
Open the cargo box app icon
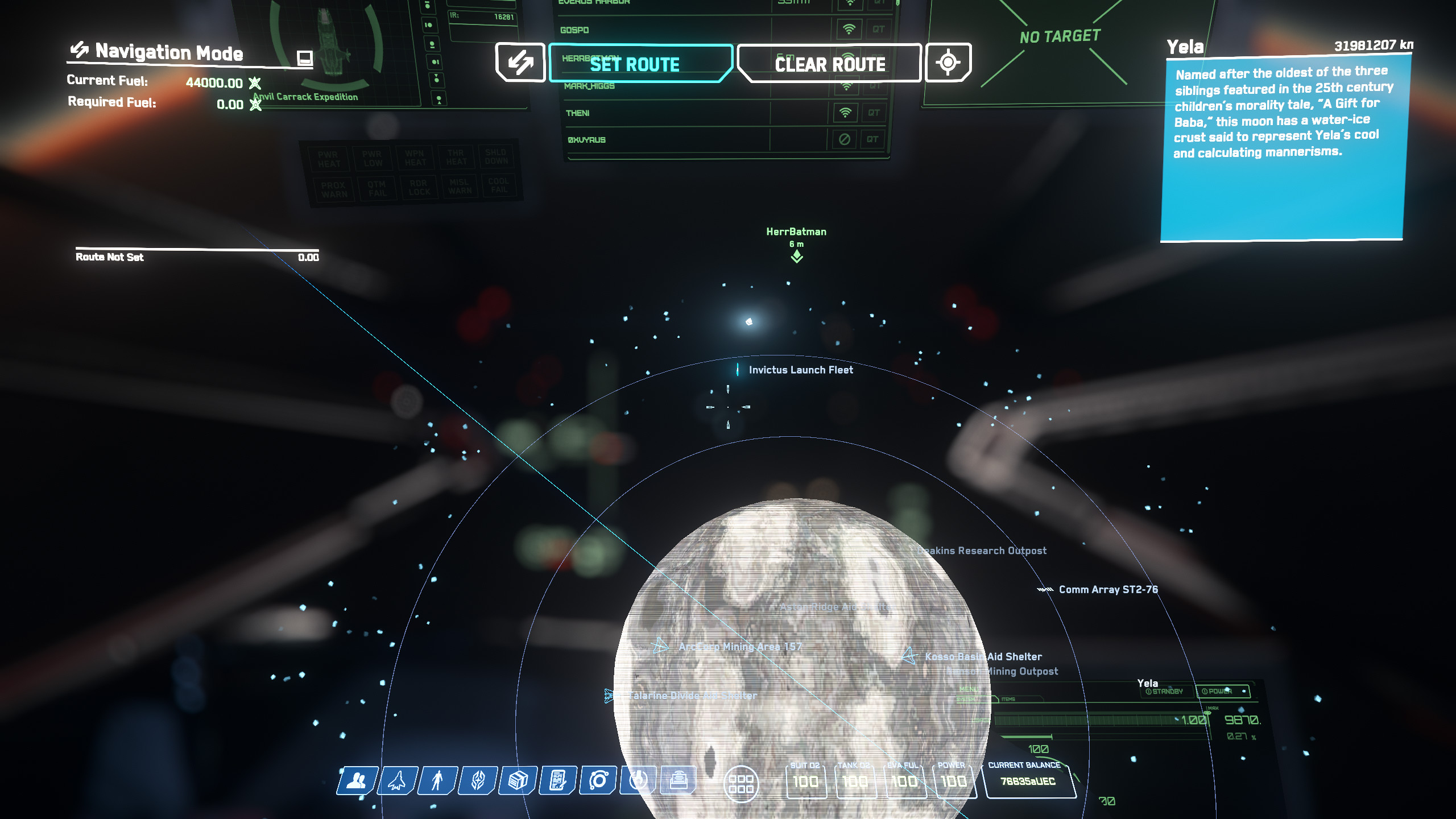(x=518, y=780)
